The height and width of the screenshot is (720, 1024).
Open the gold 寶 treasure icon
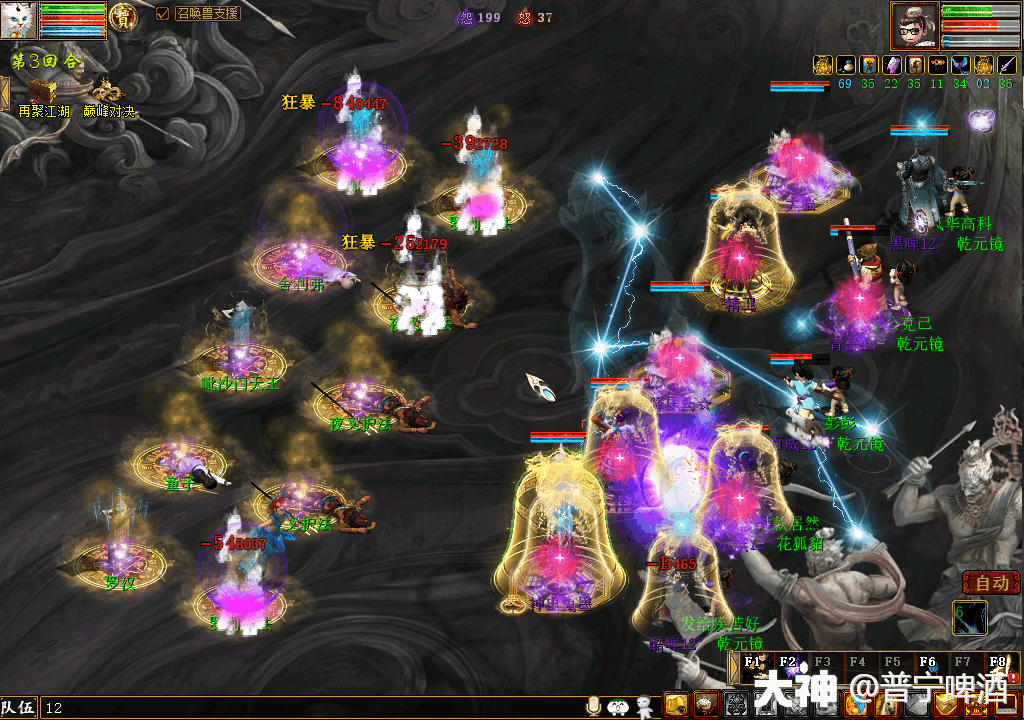pos(124,17)
